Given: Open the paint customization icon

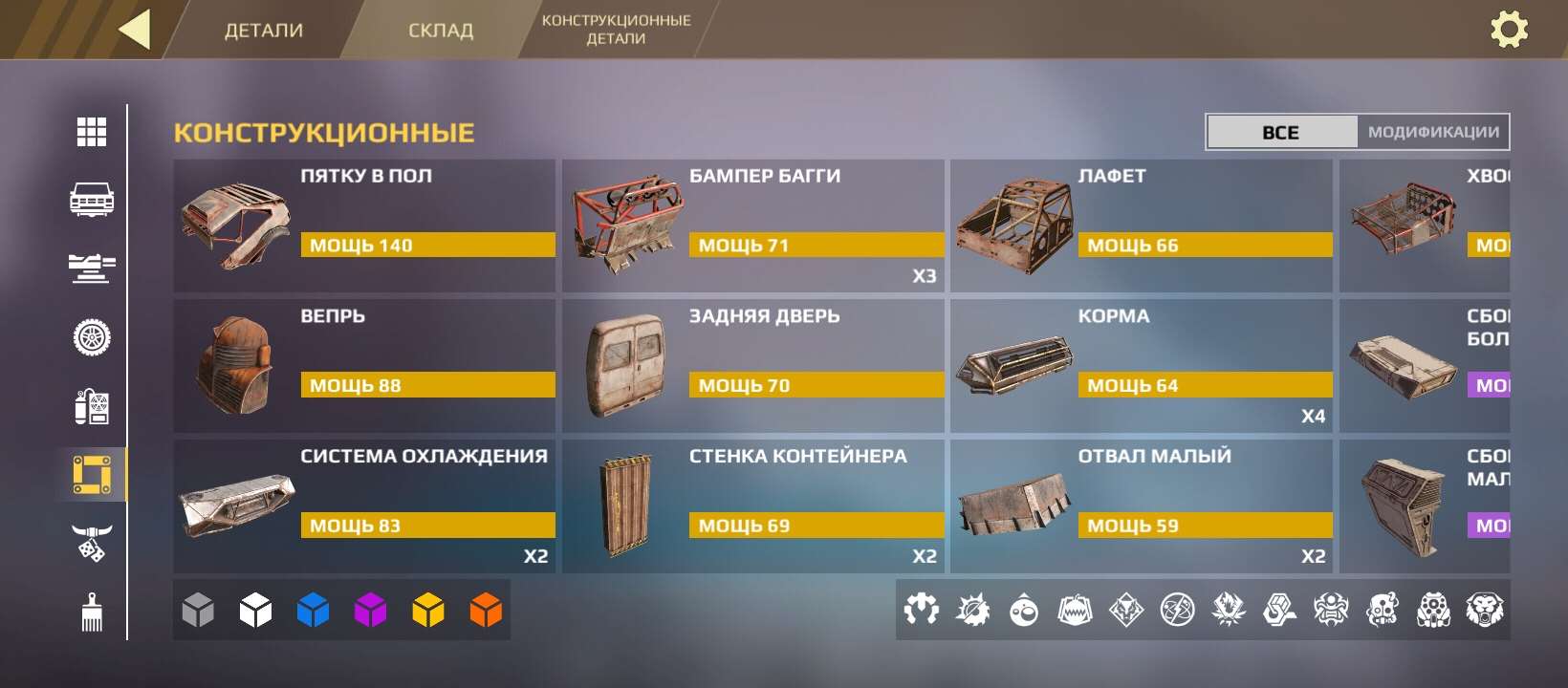Looking at the screenshot, I should tap(91, 612).
